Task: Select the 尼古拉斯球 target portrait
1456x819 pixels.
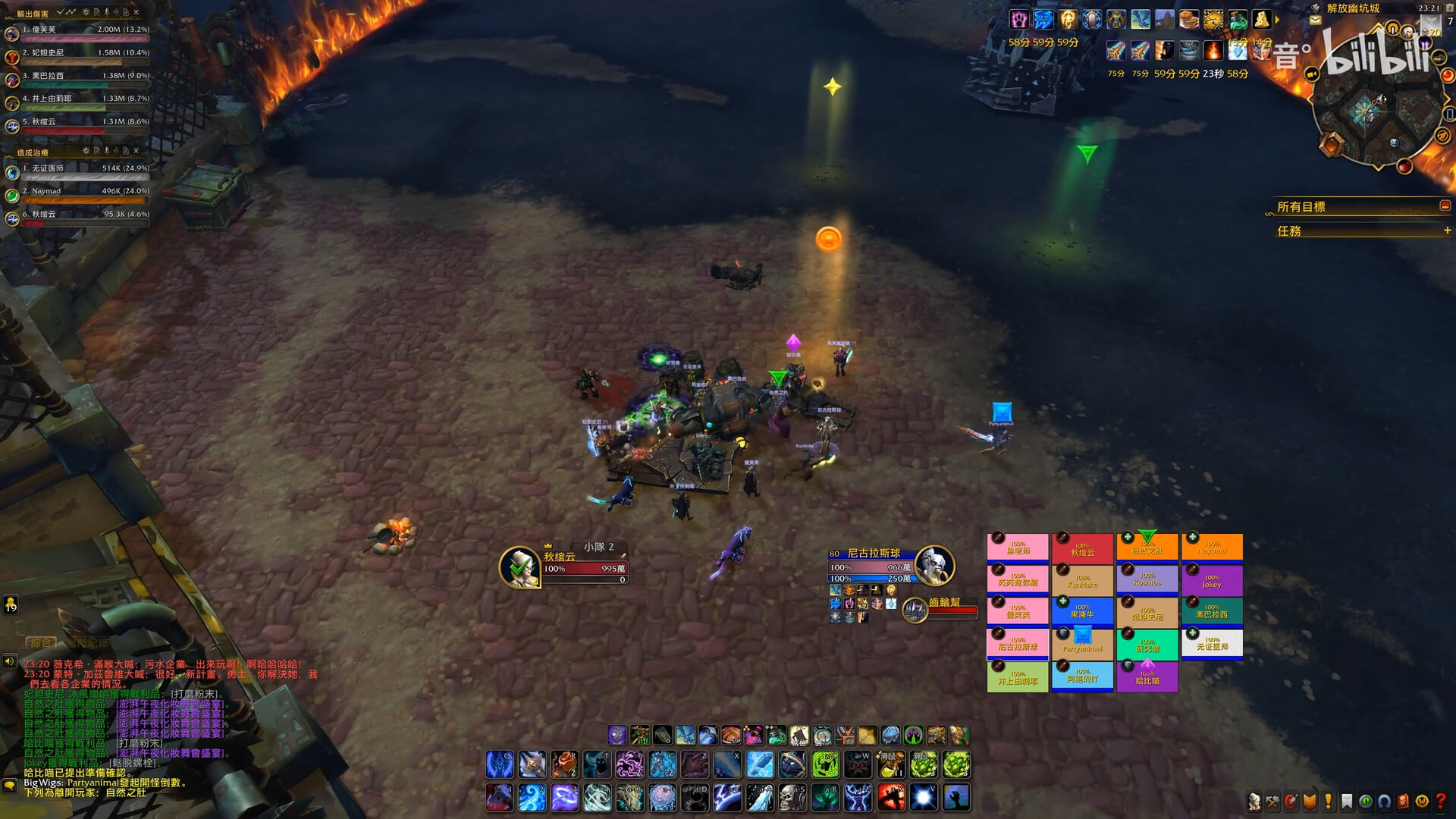Action: click(934, 566)
